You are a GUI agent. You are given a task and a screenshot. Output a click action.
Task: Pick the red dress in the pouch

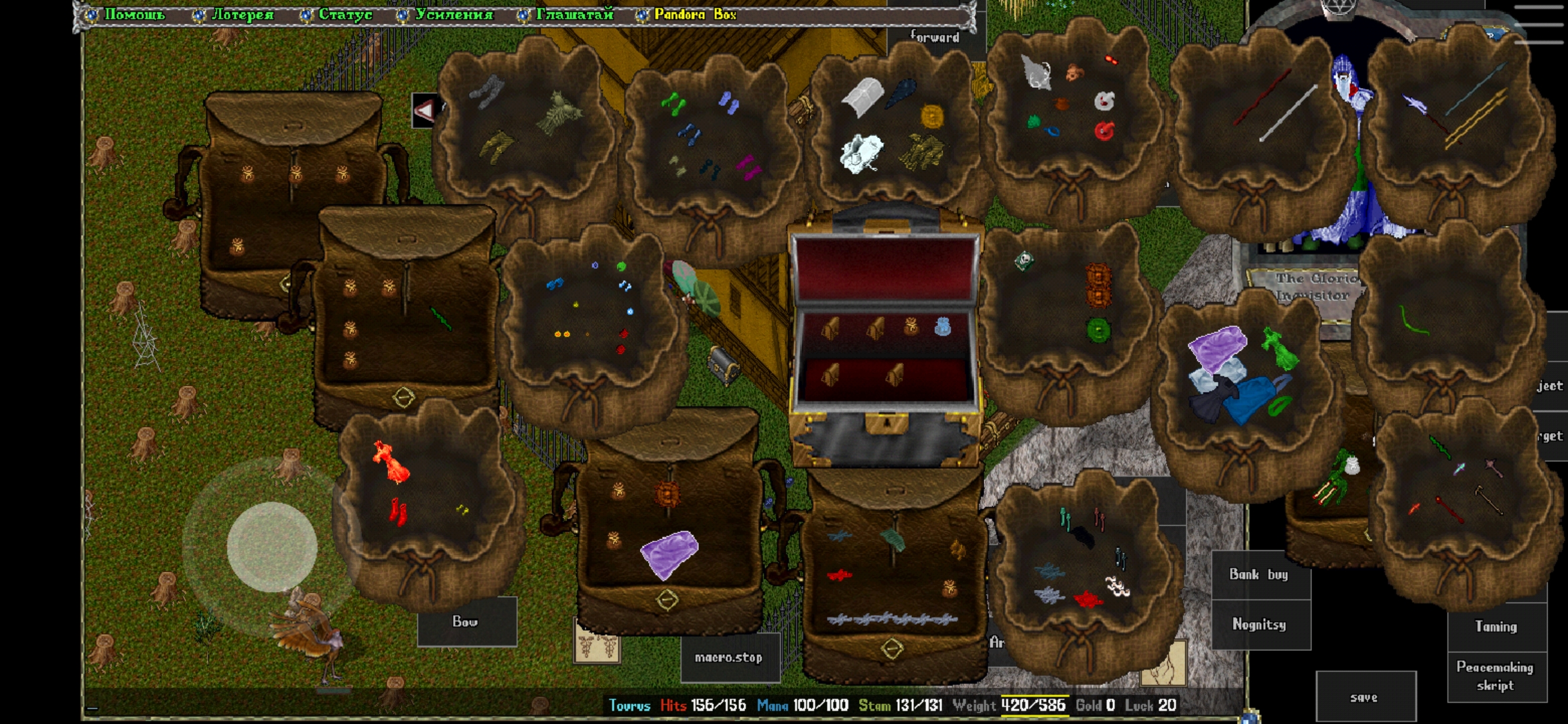[x=391, y=463]
